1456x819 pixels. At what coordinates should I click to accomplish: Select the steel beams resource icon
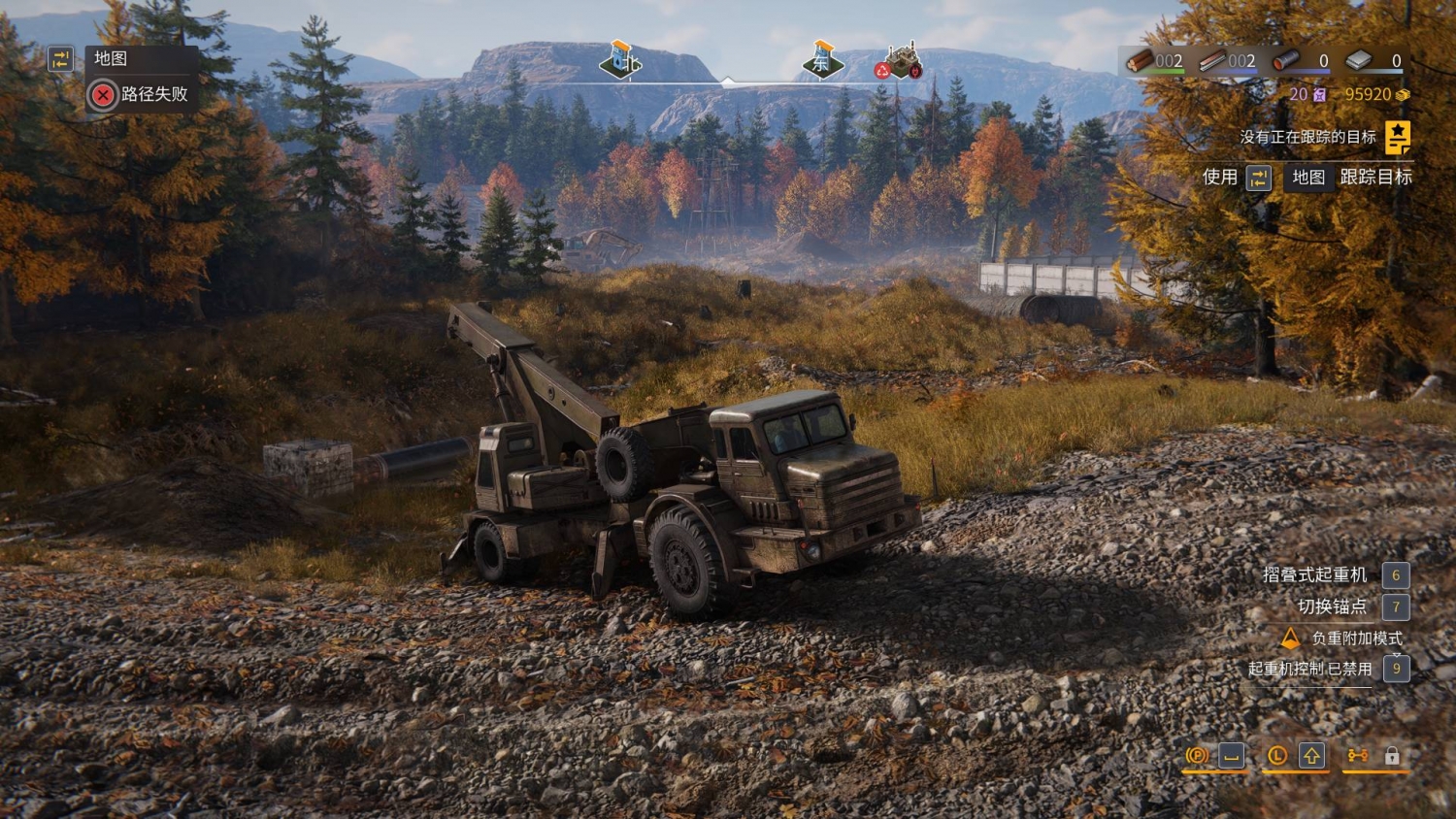[x=1211, y=61]
